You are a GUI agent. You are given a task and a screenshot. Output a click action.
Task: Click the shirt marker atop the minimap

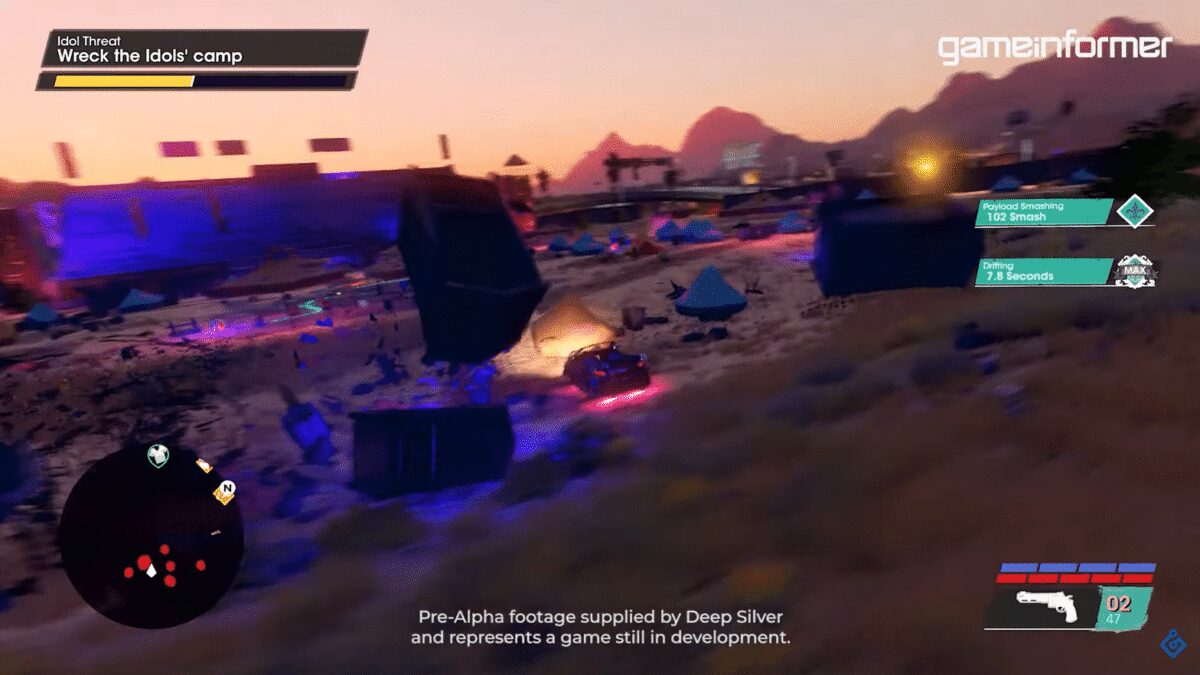tap(158, 456)
